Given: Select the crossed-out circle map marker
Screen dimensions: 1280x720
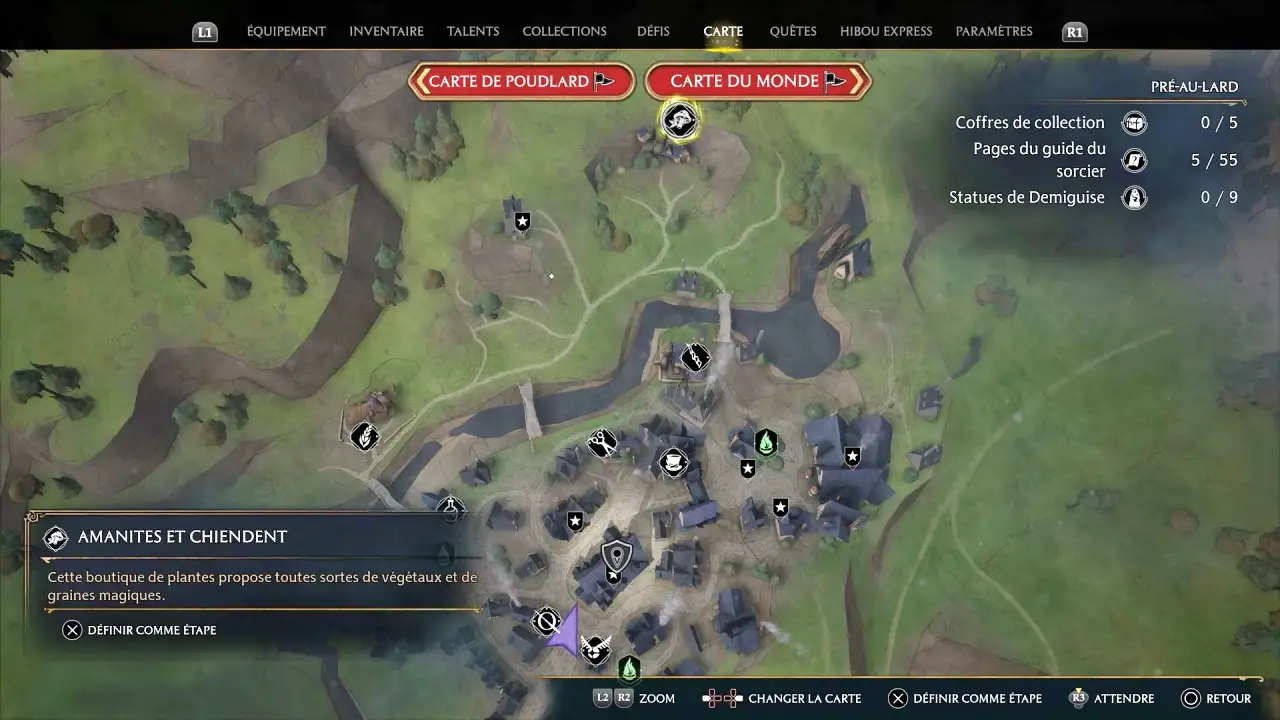Looking at the screenshot, I should tap(546, 622).
